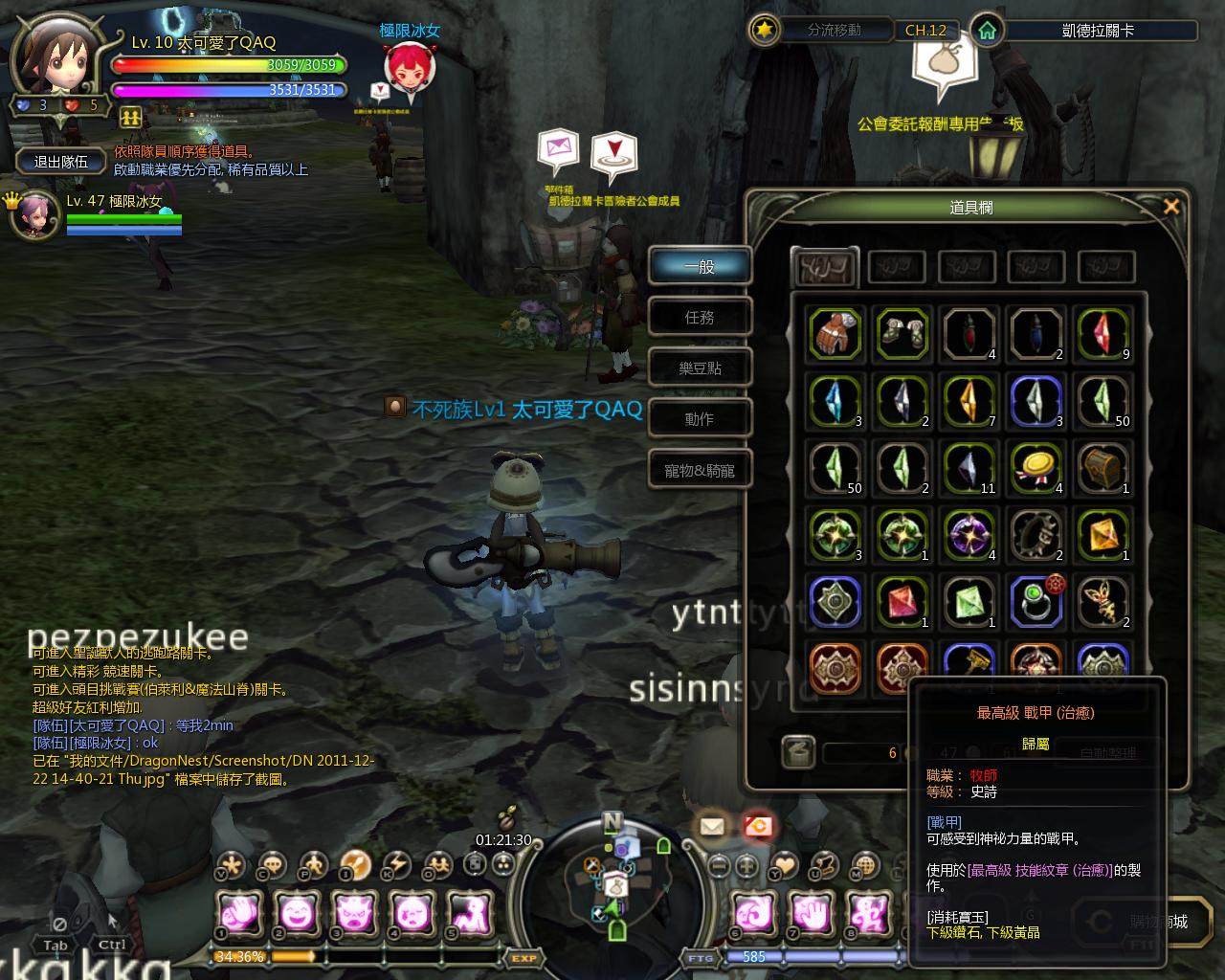This screenshot has height=980, width=1225.
Task: Open the 分流移動 channel switch
Action: pos(821,31)
